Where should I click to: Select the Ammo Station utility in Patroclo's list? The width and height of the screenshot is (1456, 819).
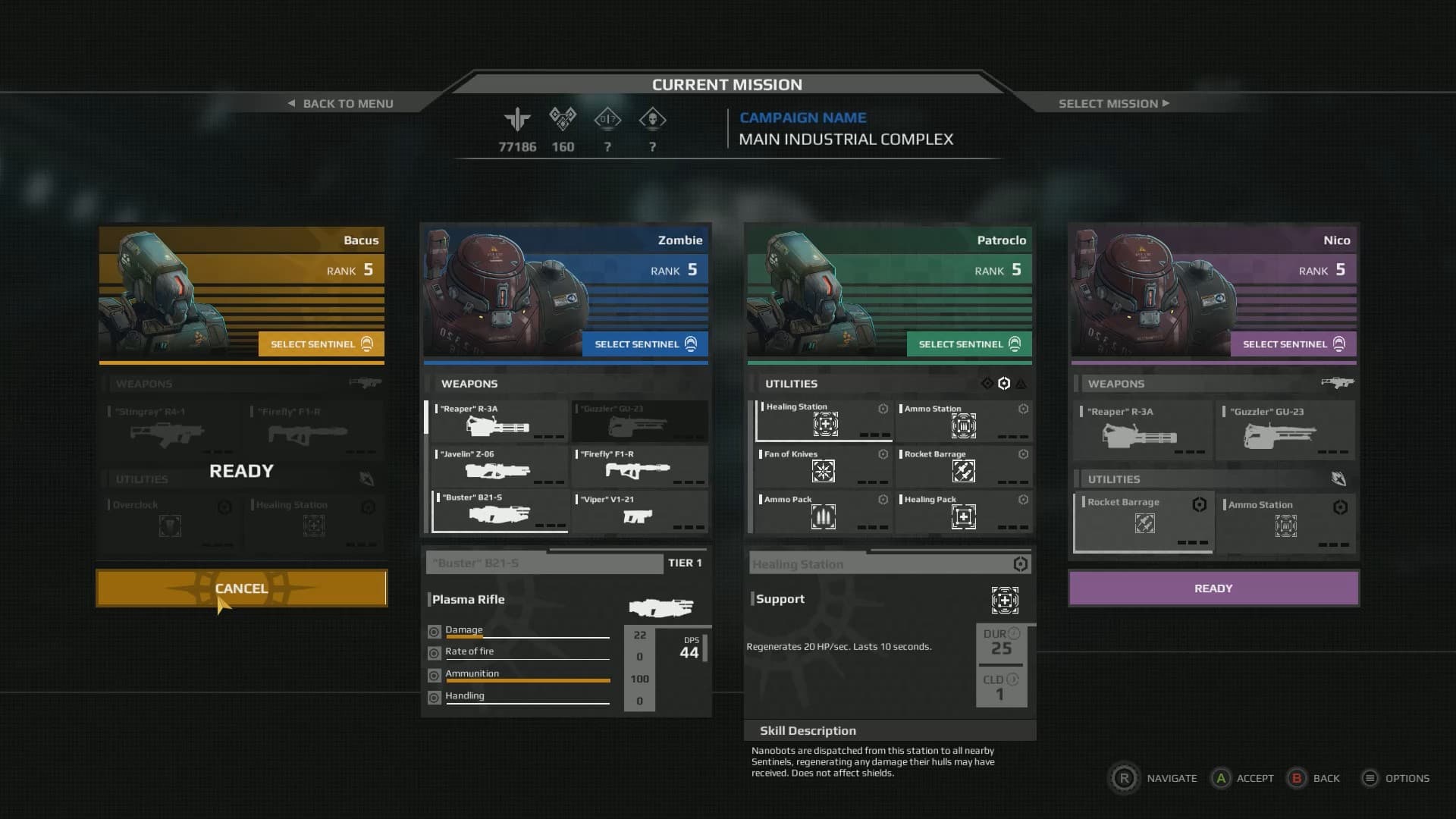(963, 421)
